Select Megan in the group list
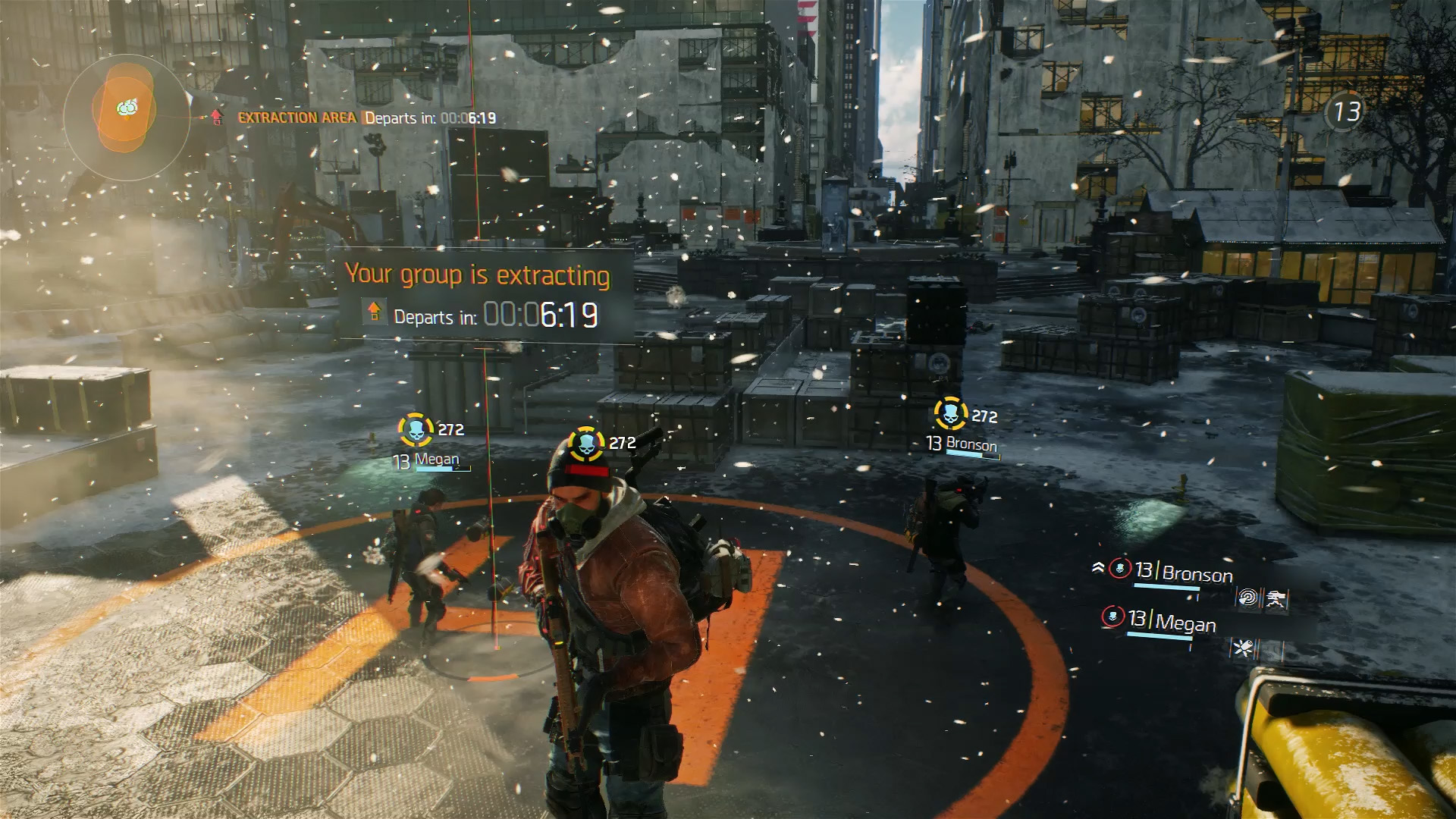Viewport: 1456px width, 819px height. [1185, 623]
